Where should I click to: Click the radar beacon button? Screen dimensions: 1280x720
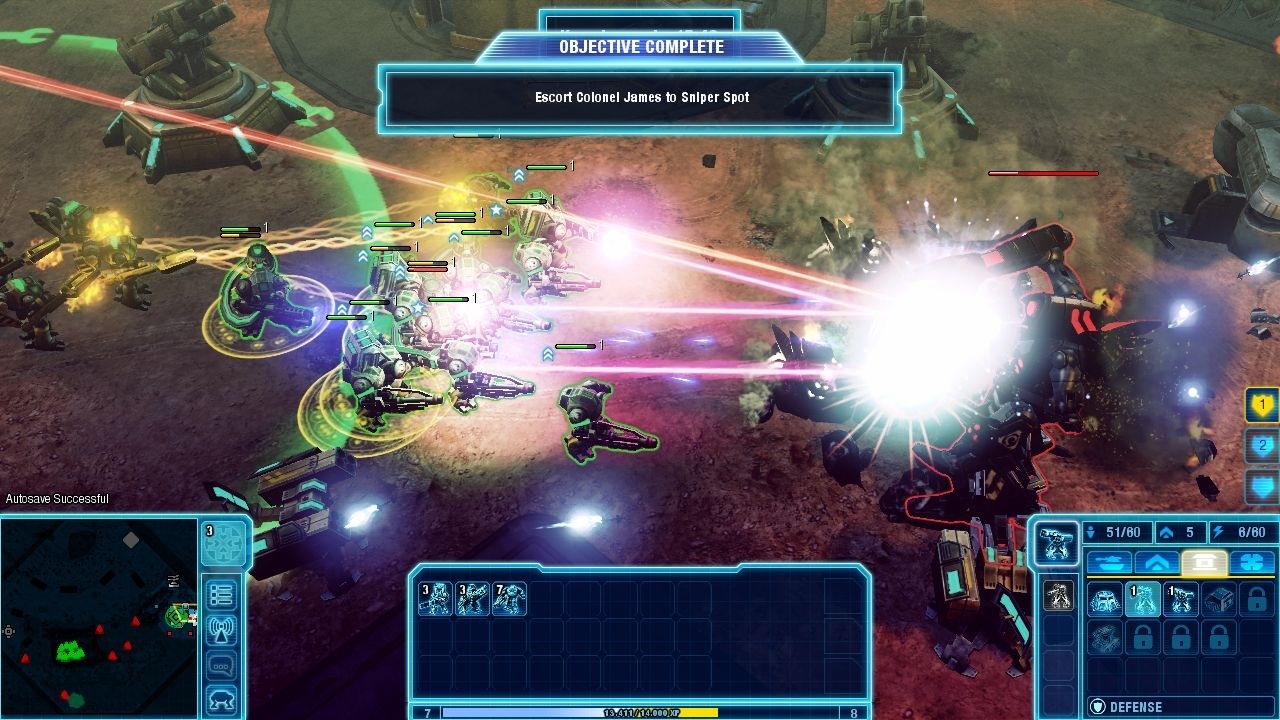pyautogui.click(x=221, y=630)
